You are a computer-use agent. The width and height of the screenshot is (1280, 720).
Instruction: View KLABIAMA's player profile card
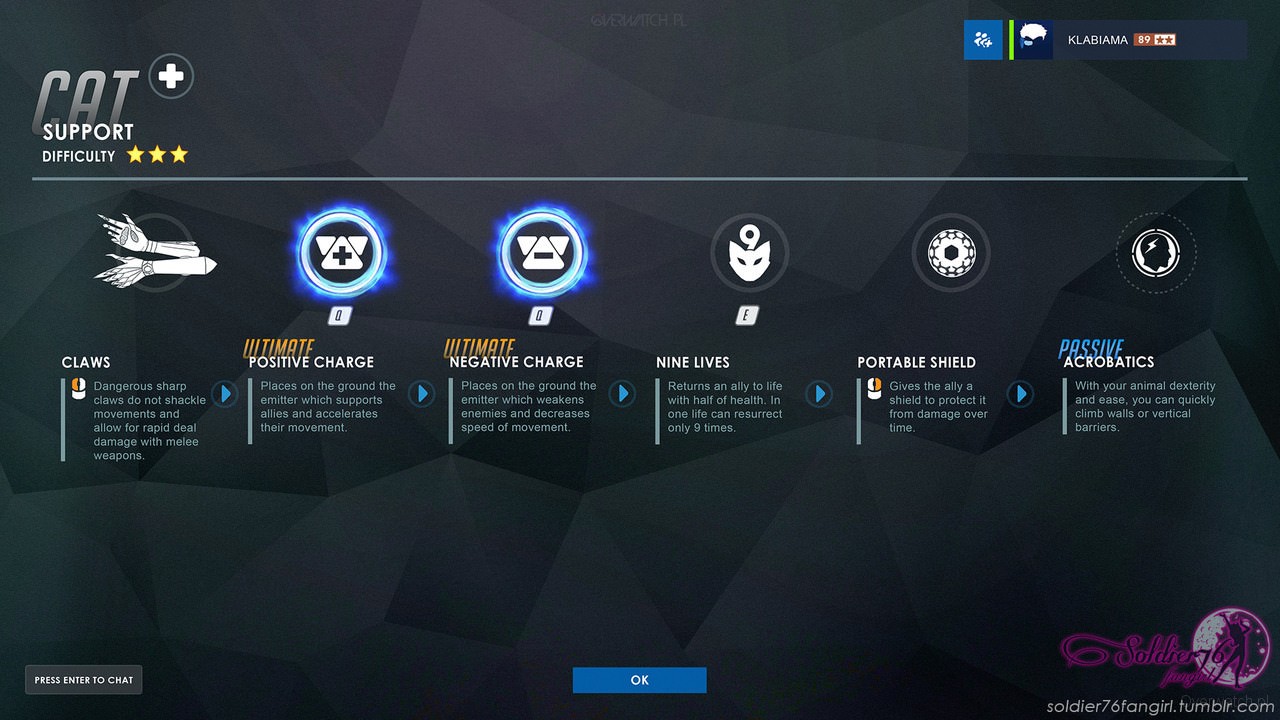coord(1130,40)
